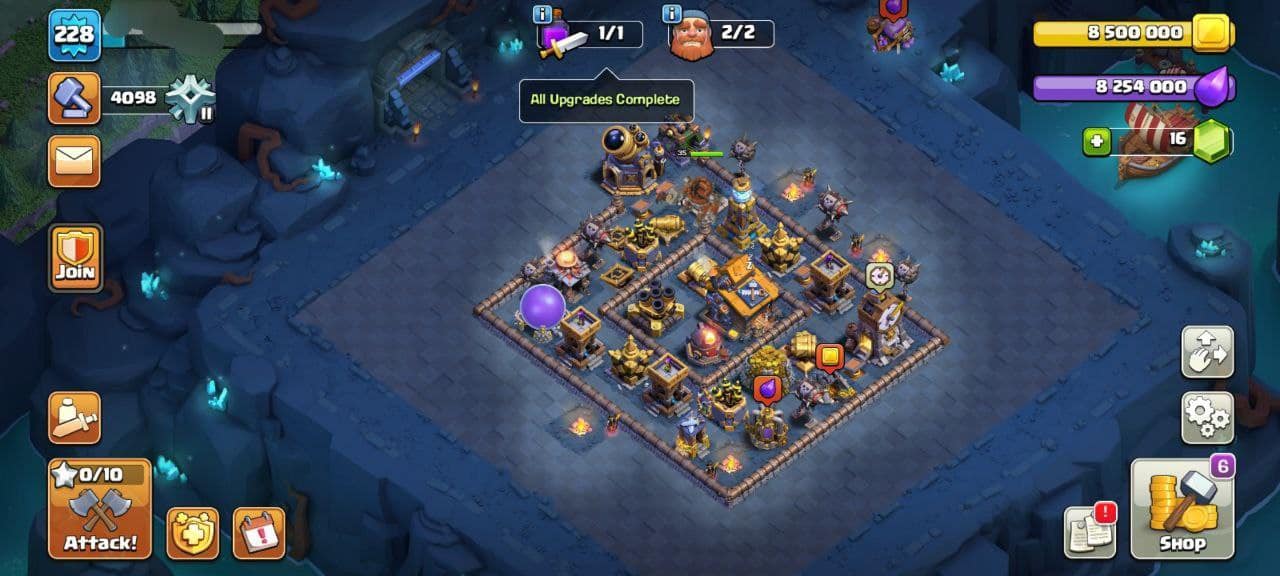Tap the Join clan shield button
The width and height of the screenshot is (1280, 576).
coord(76,257)
